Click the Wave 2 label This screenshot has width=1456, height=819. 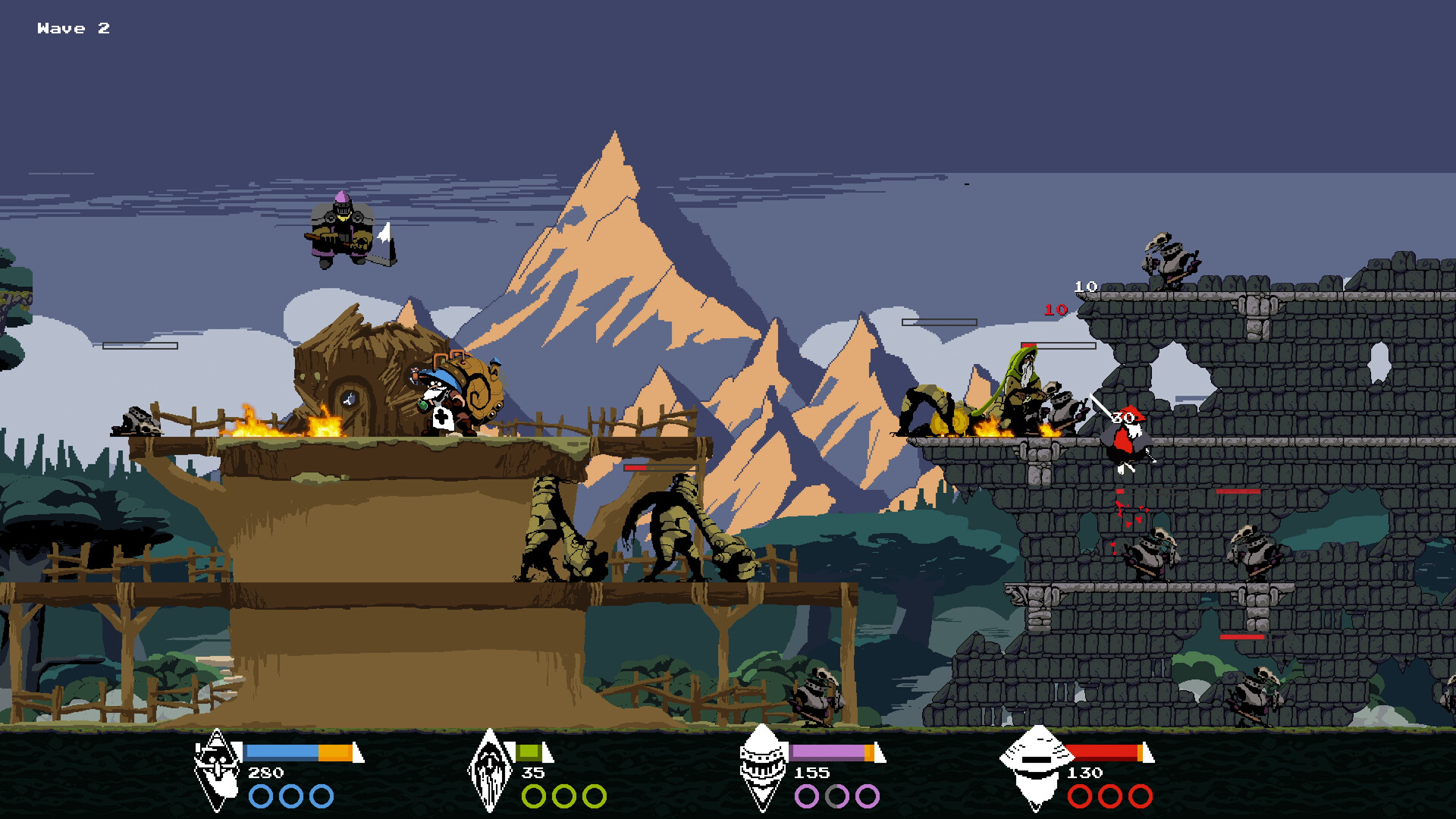click(x=73, y=29)
